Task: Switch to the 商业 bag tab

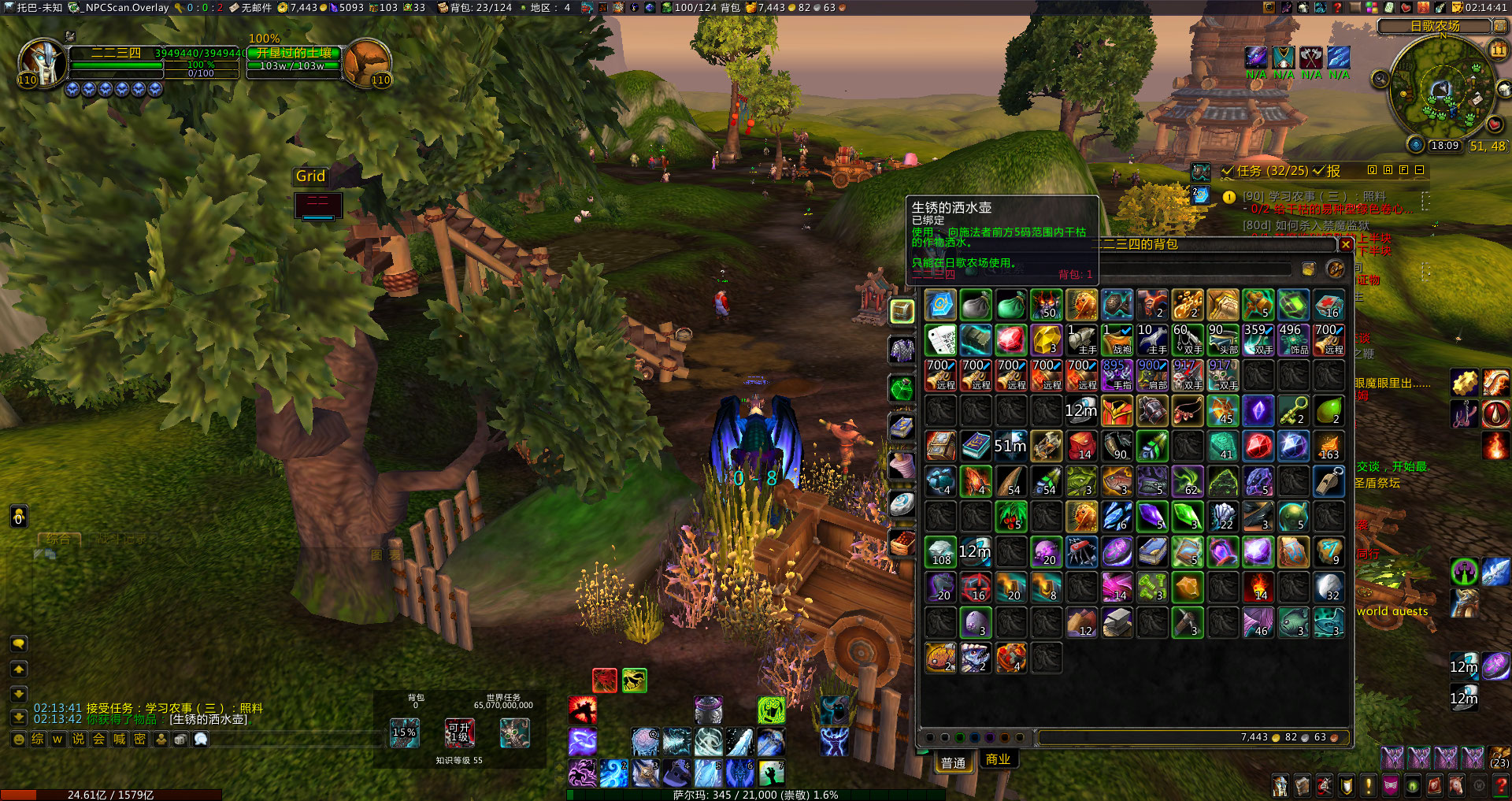Action: [x=998, y=759]
